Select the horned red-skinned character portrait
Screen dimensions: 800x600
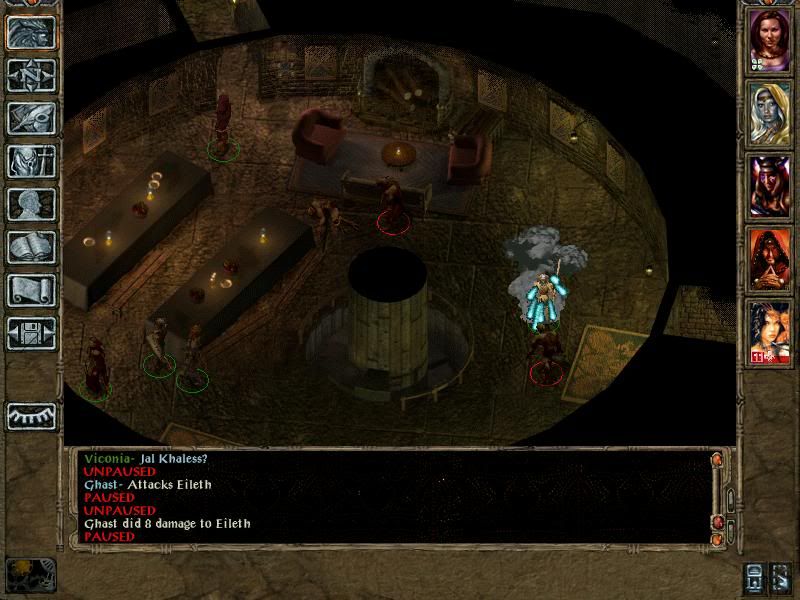click(x=770, y=185)
